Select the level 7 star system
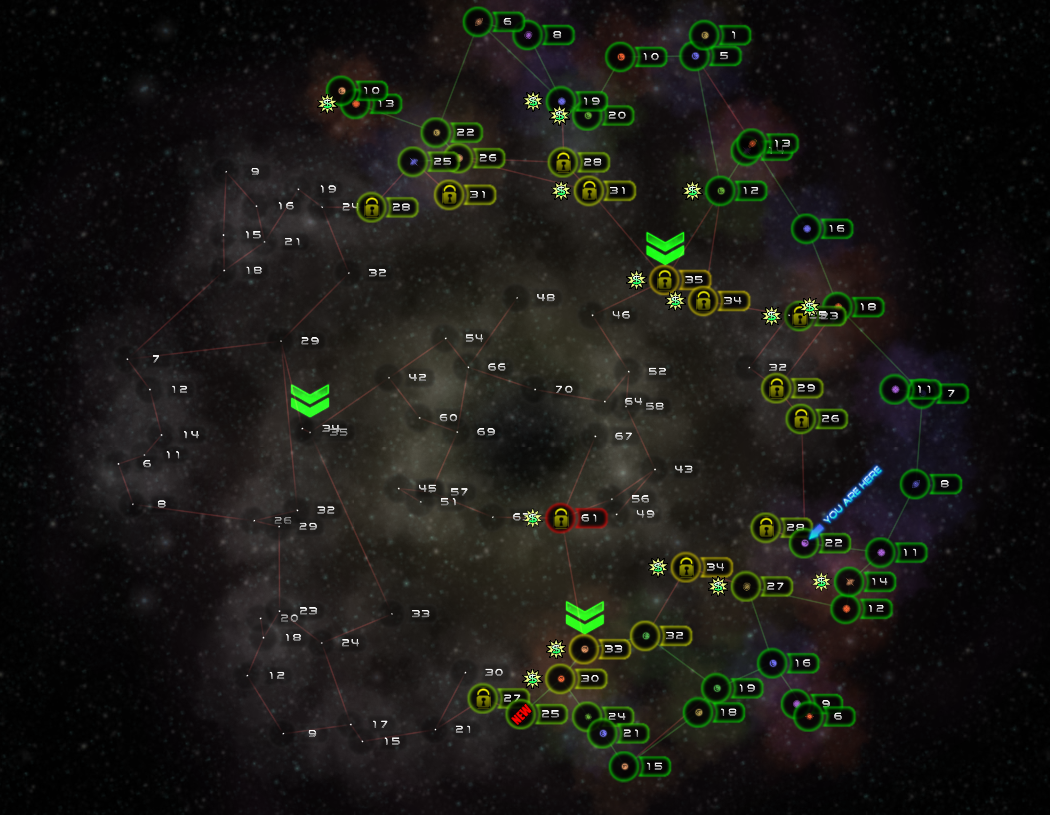This screenshot has width=1050, height=815. (923, 393)
